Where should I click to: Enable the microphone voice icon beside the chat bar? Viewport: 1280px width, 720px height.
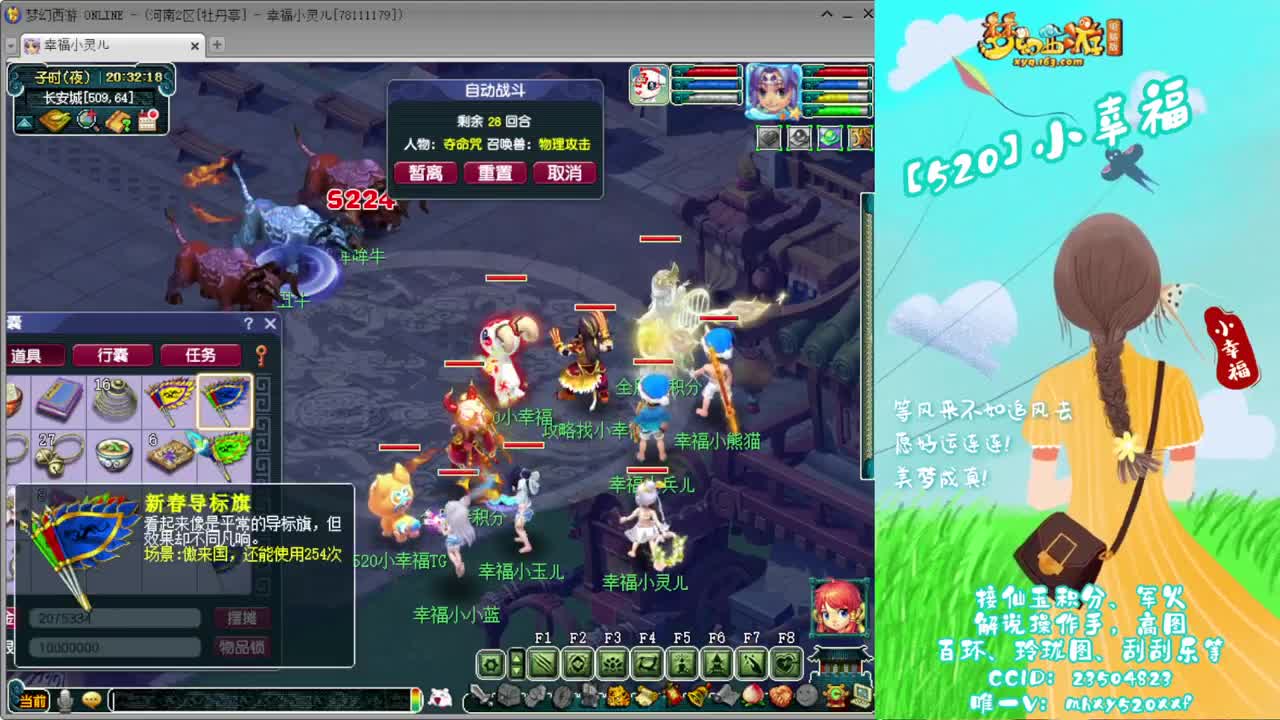pyautogui.click(x=65, y=700)
